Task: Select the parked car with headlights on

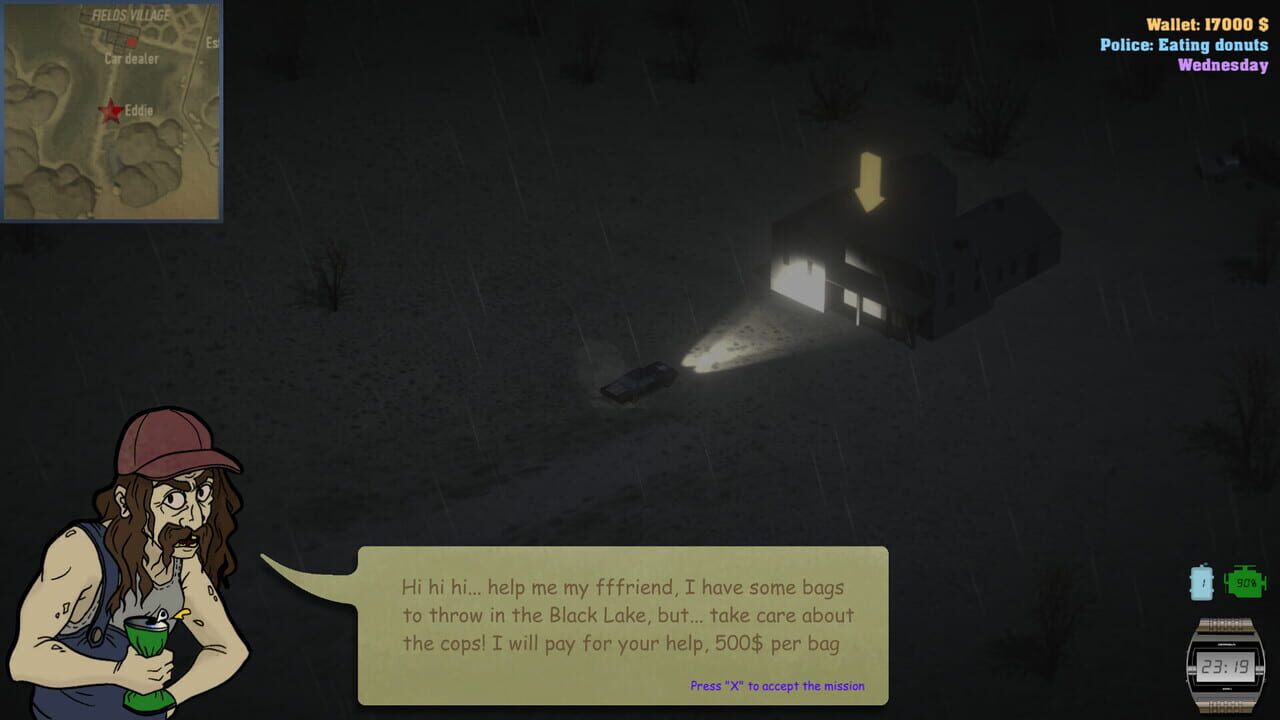Action: coord(640,380)
